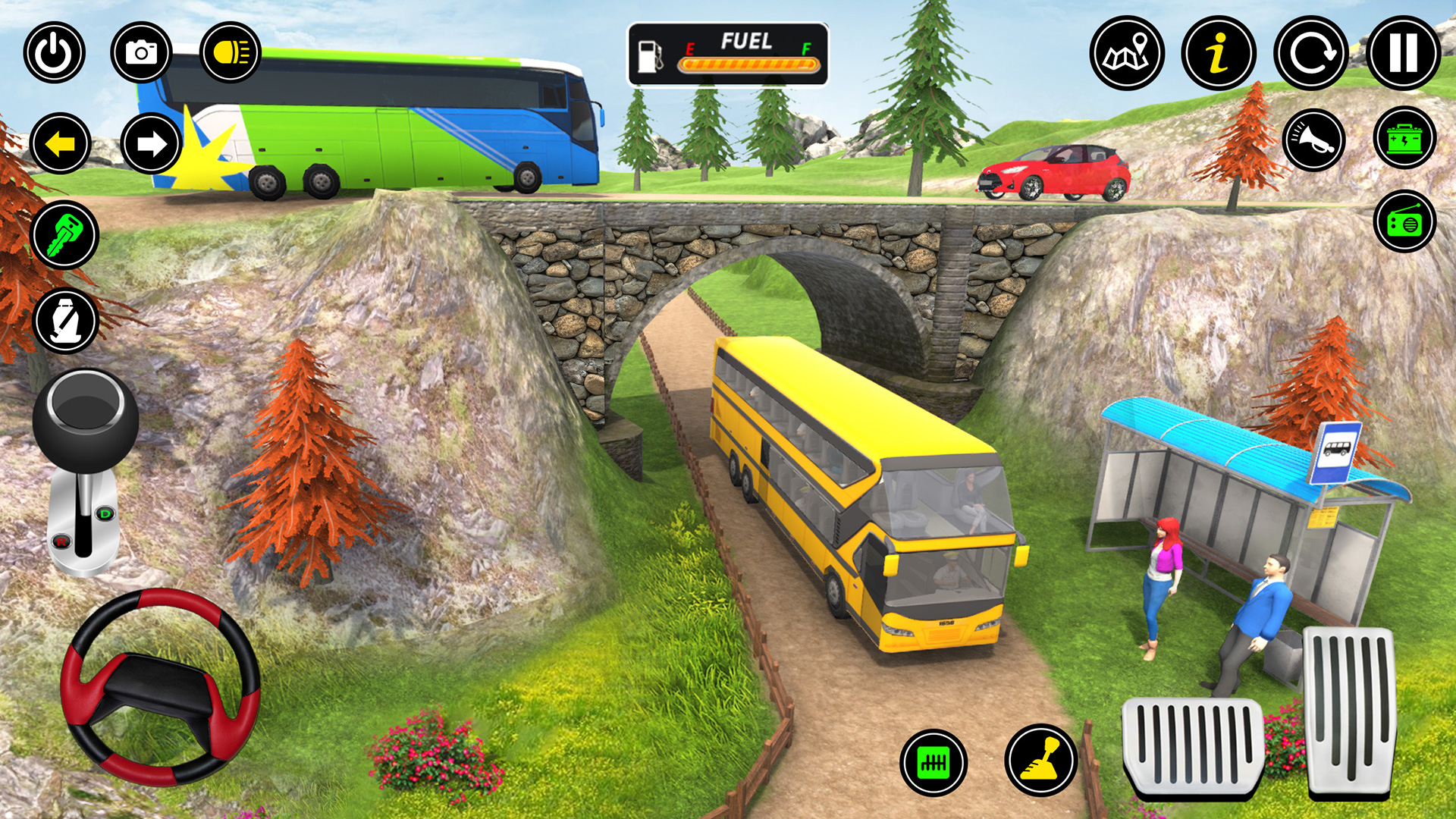Switch camera view with the camera icon
Image resolution: width=1456 pixels, height=819 pixels.
pos(141,52)
